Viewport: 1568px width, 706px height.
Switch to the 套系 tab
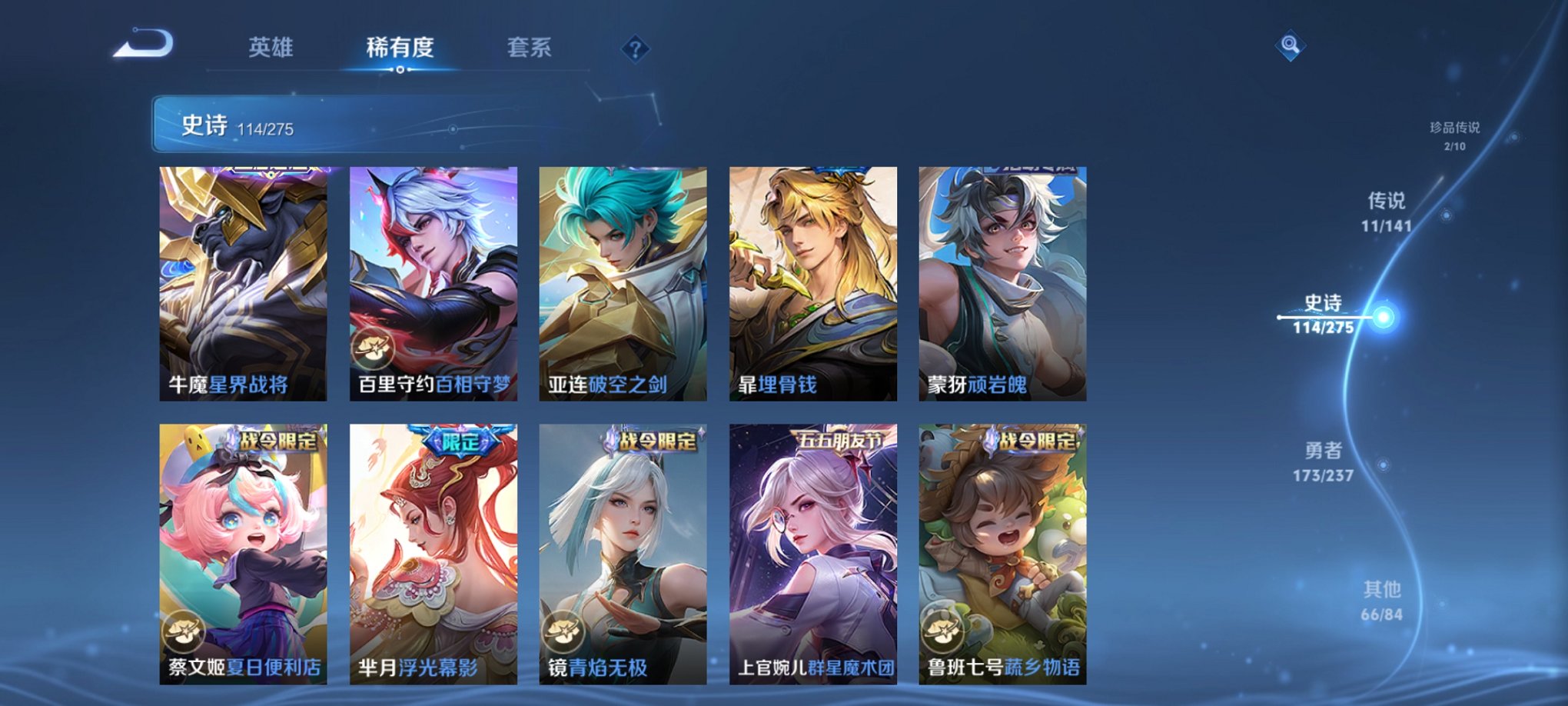535,48
